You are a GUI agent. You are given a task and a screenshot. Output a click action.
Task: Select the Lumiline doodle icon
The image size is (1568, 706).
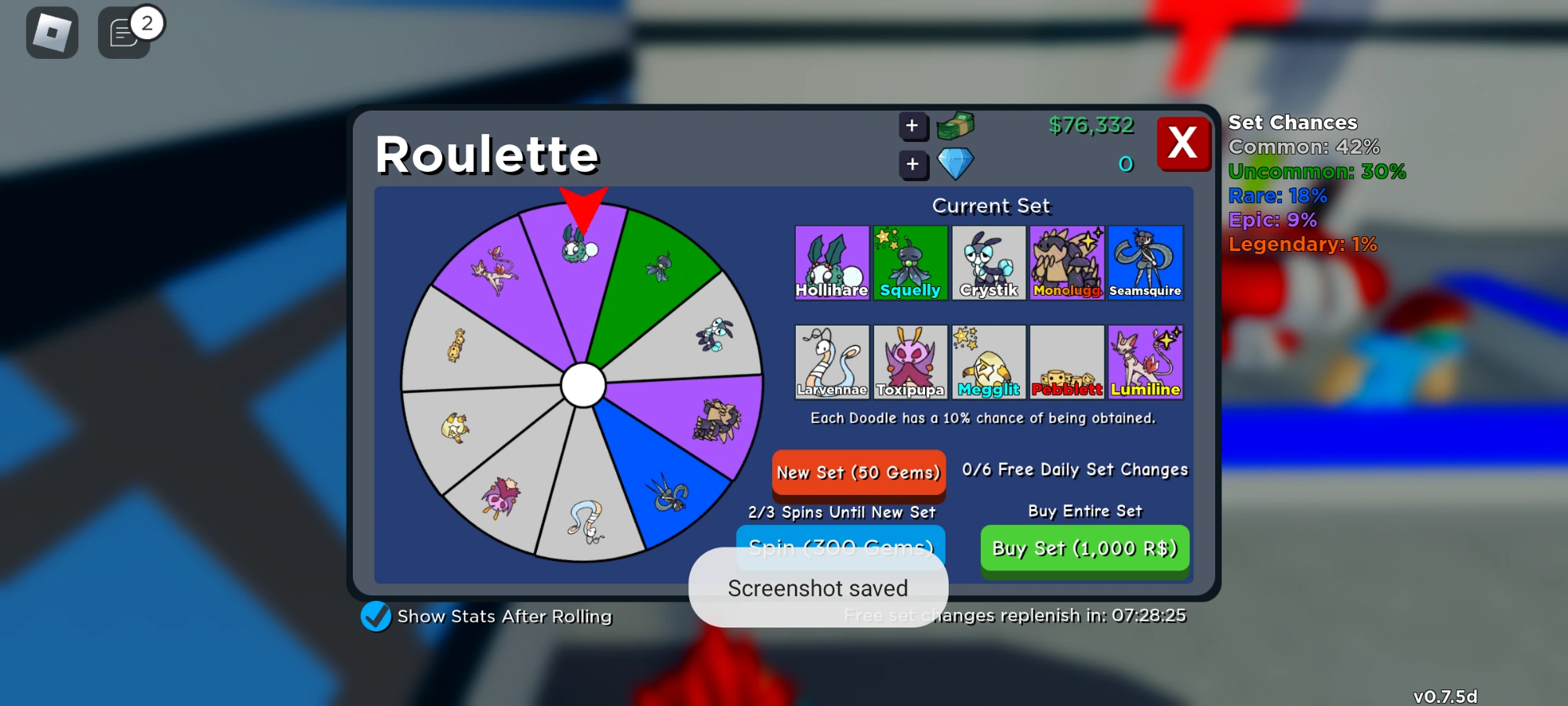tap(1145, 362)
